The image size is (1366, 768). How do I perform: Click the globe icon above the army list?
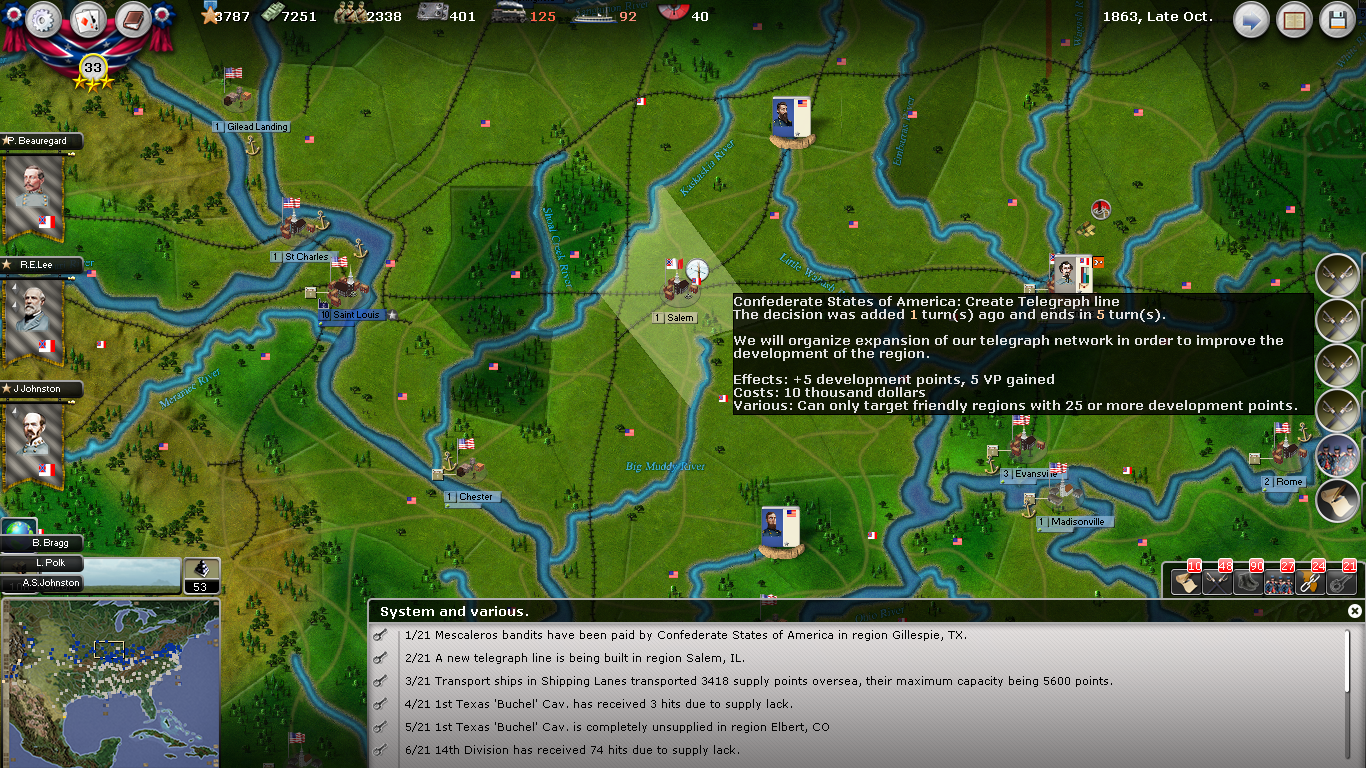coord(18,528)
